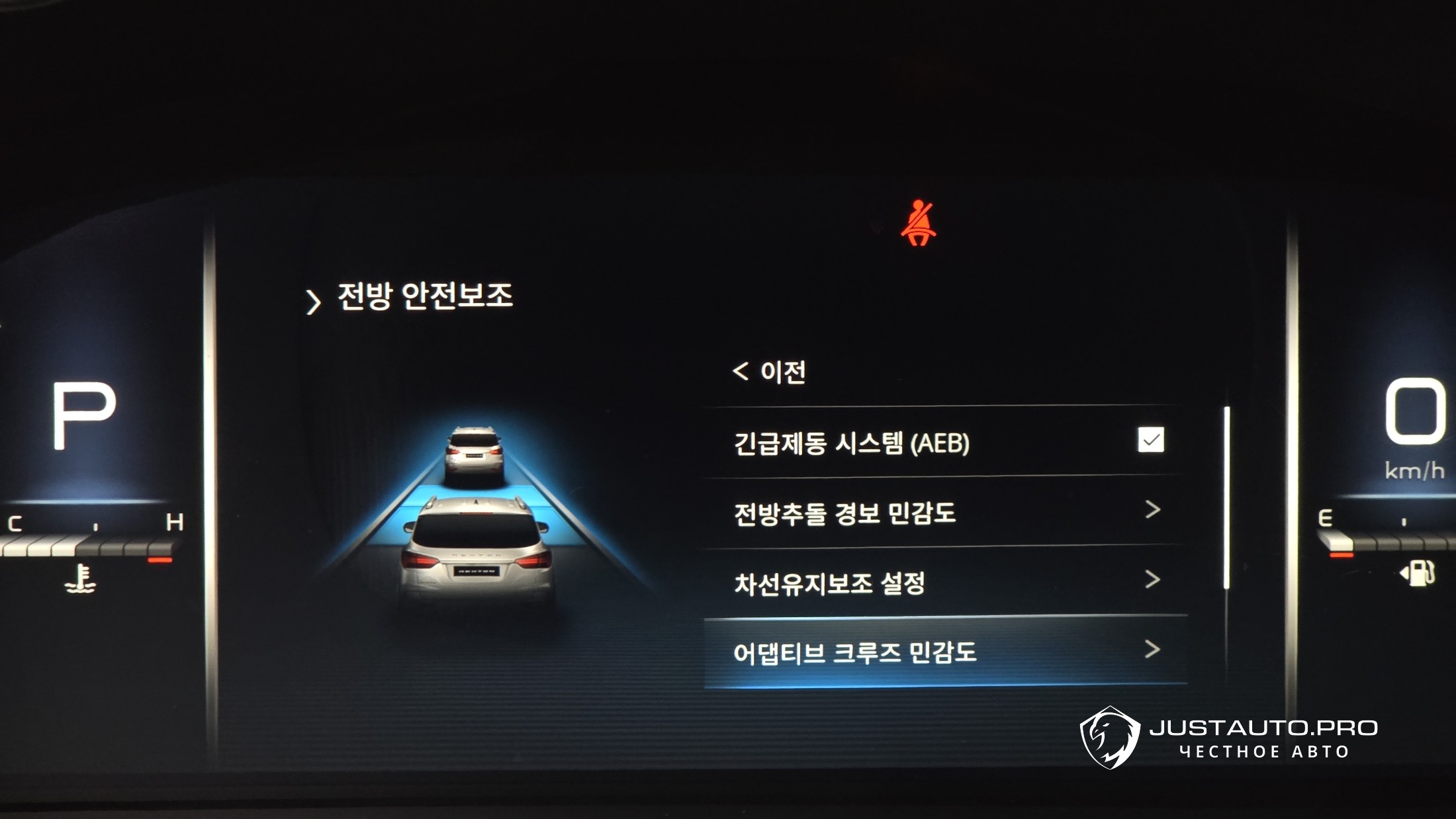Toggle the 긴급제동 시스템 (AEB) checkbox
Image resolution: width=1456 pixels, height=819 pixels.
(x=1150, y=440)
